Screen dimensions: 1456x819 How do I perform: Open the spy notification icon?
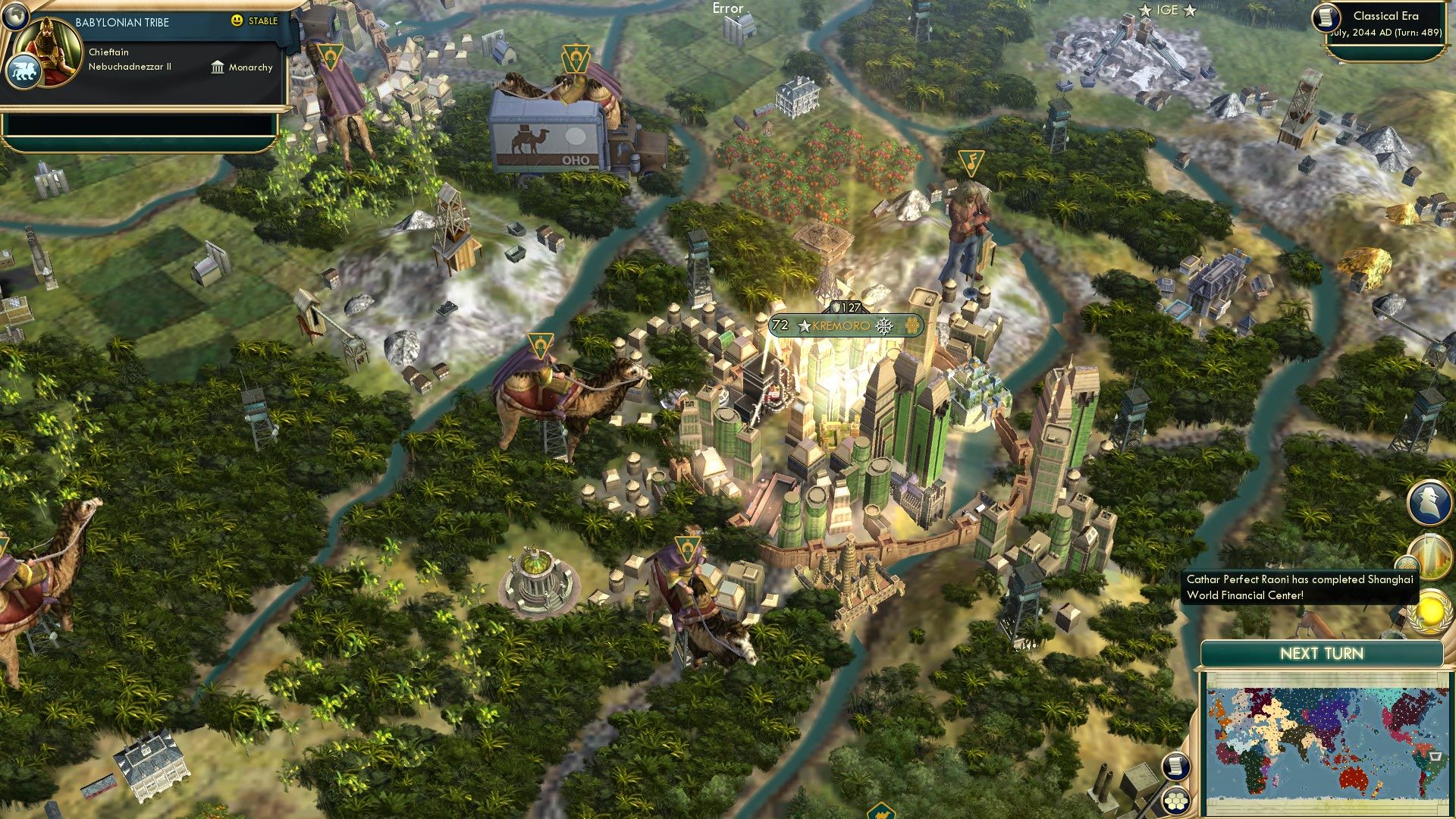pos(1429,502)
